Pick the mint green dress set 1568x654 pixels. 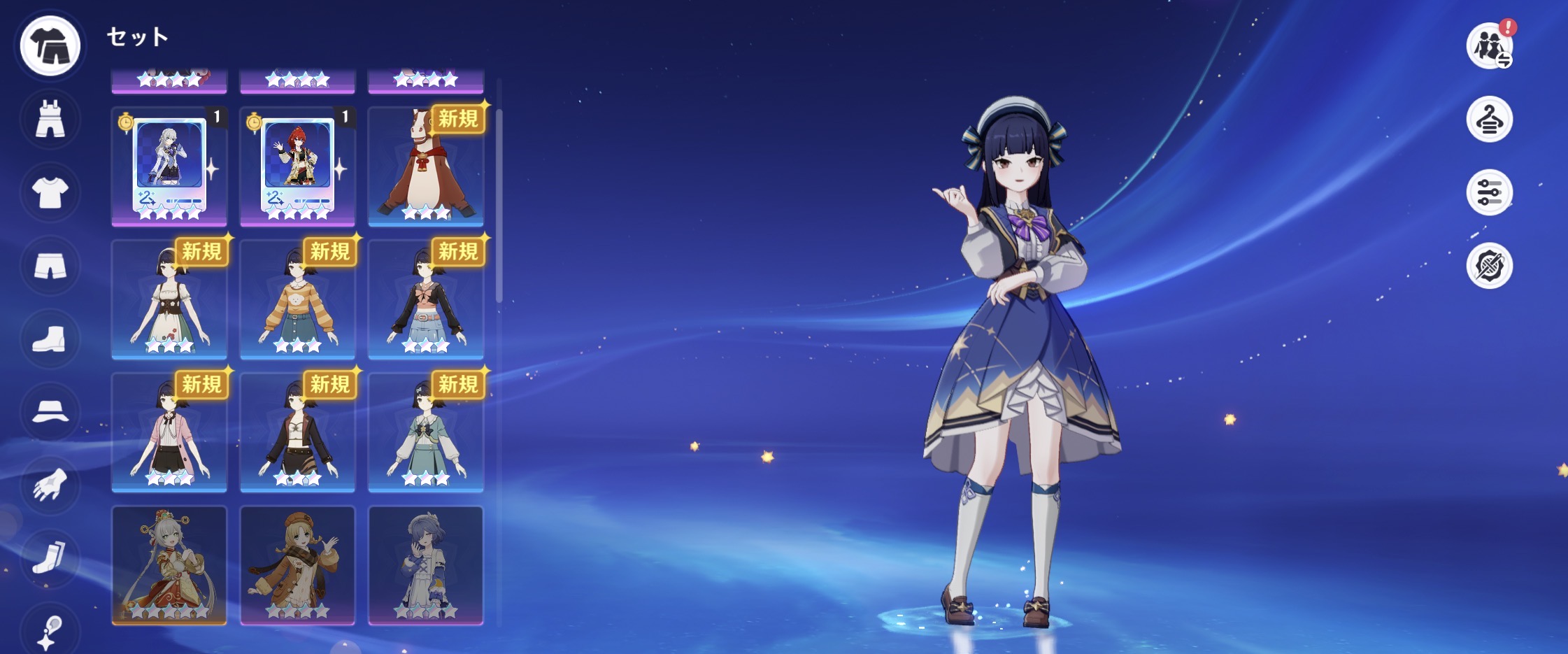[425, 432]
